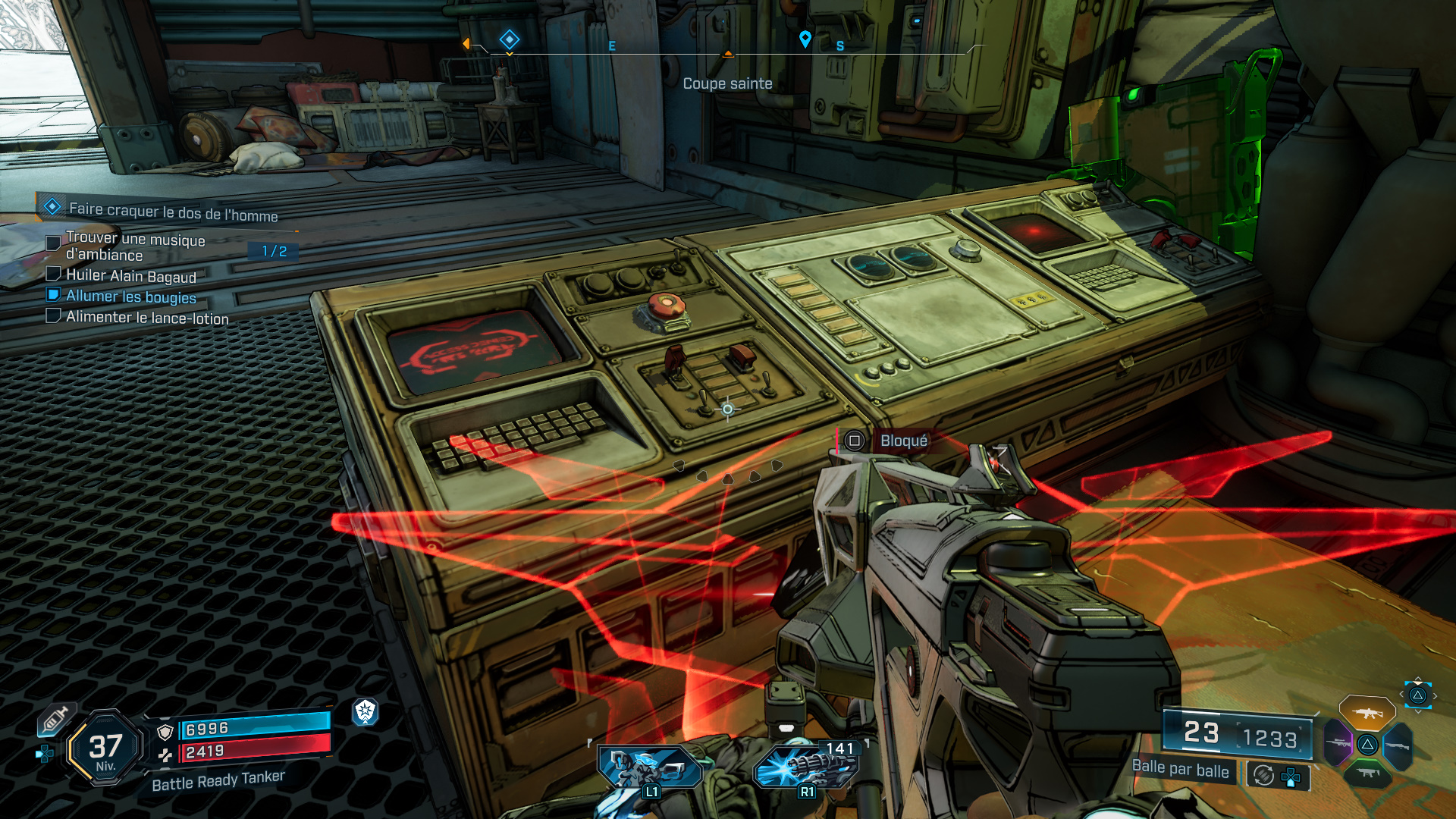Select the Huiler Alain Bagaud objective

[x=130, y=276]
